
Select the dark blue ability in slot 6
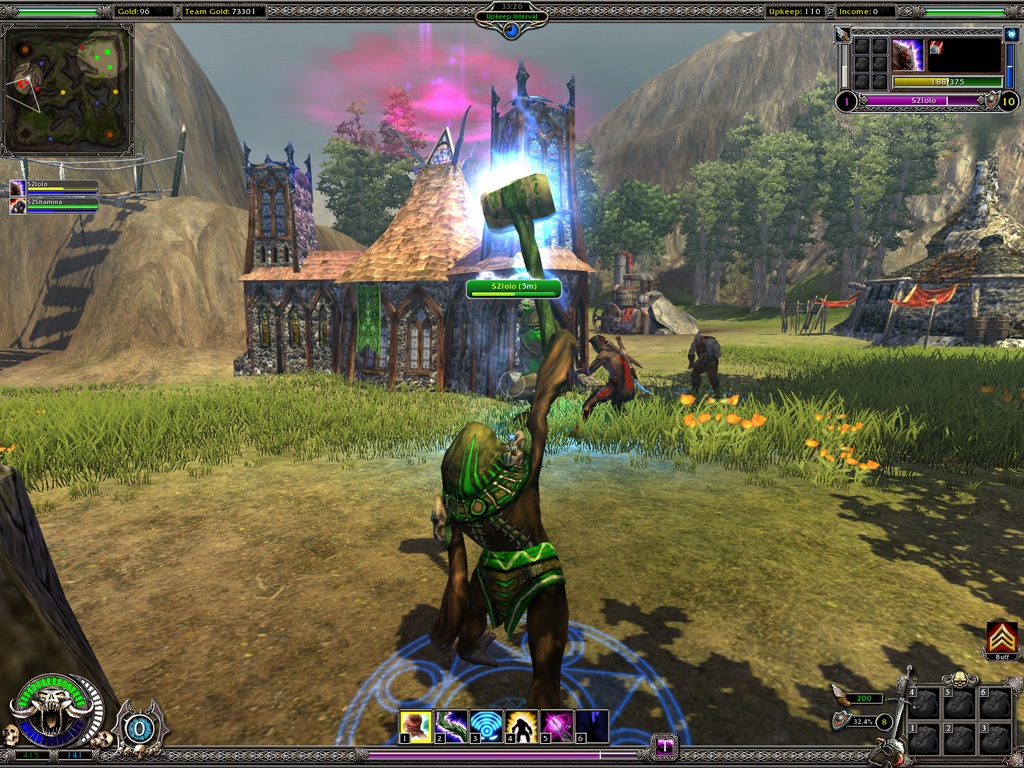click(x=592, y=726)
